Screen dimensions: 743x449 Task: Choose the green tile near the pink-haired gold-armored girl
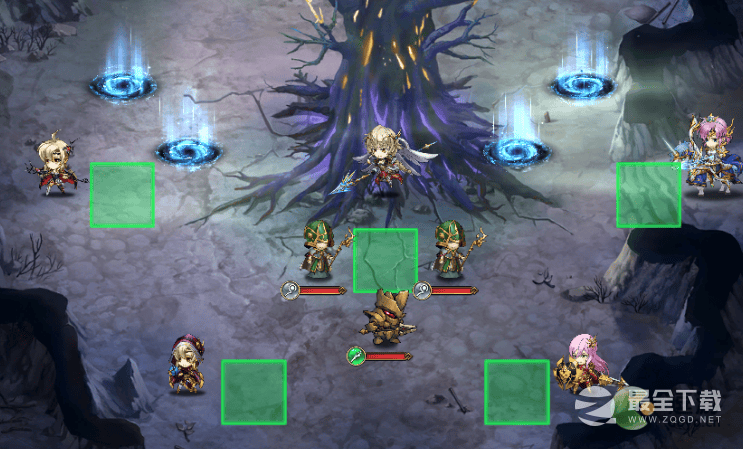517,391
